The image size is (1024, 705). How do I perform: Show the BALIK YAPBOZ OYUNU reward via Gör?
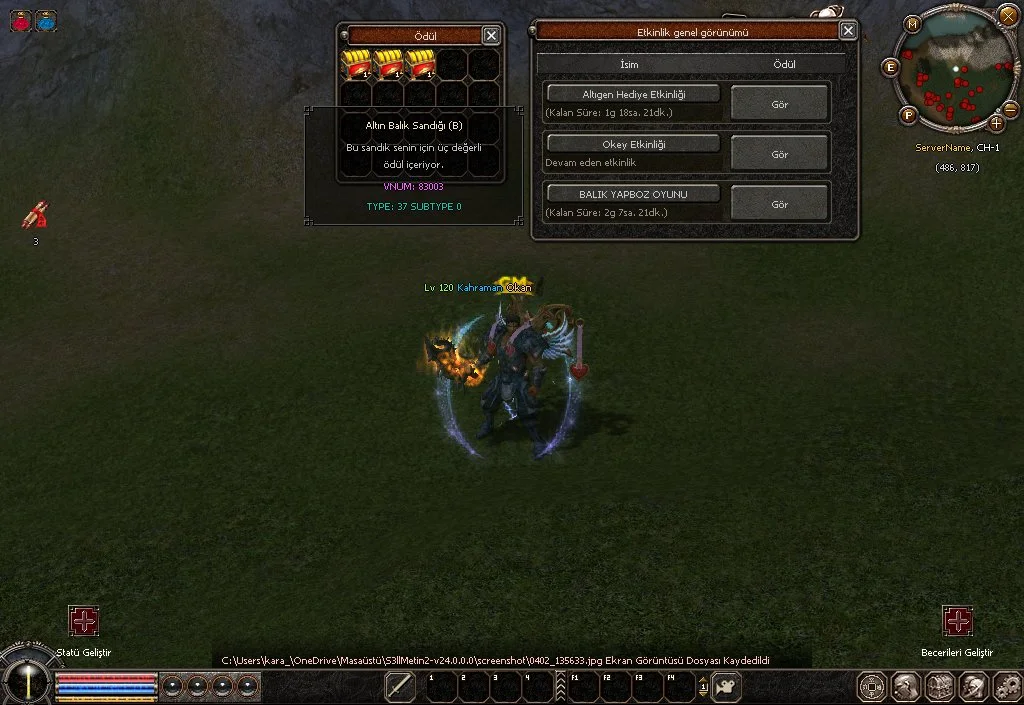coord(780,204)
